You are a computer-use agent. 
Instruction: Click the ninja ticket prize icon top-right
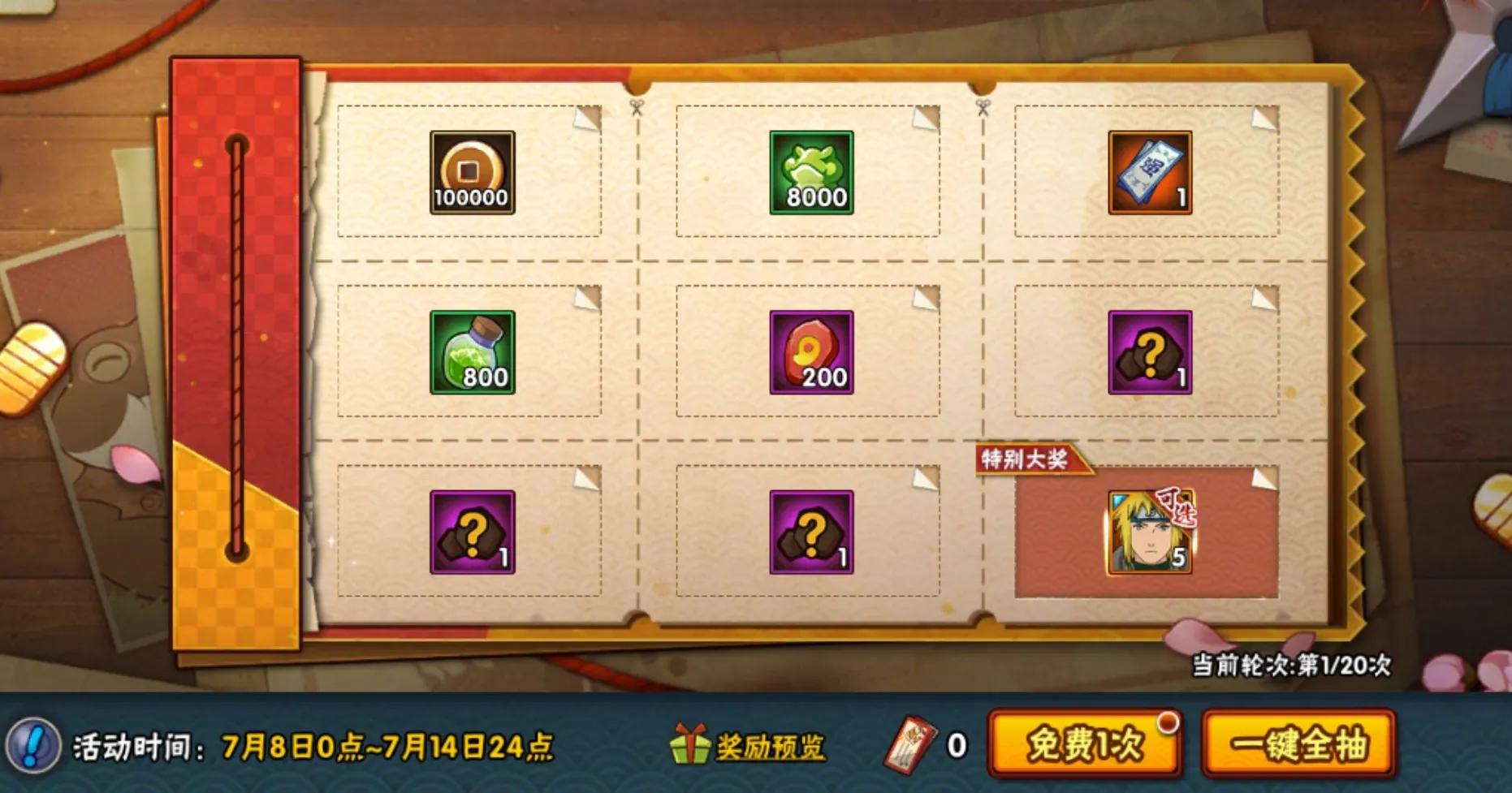pyautogui.click(x=1151, y=173)
